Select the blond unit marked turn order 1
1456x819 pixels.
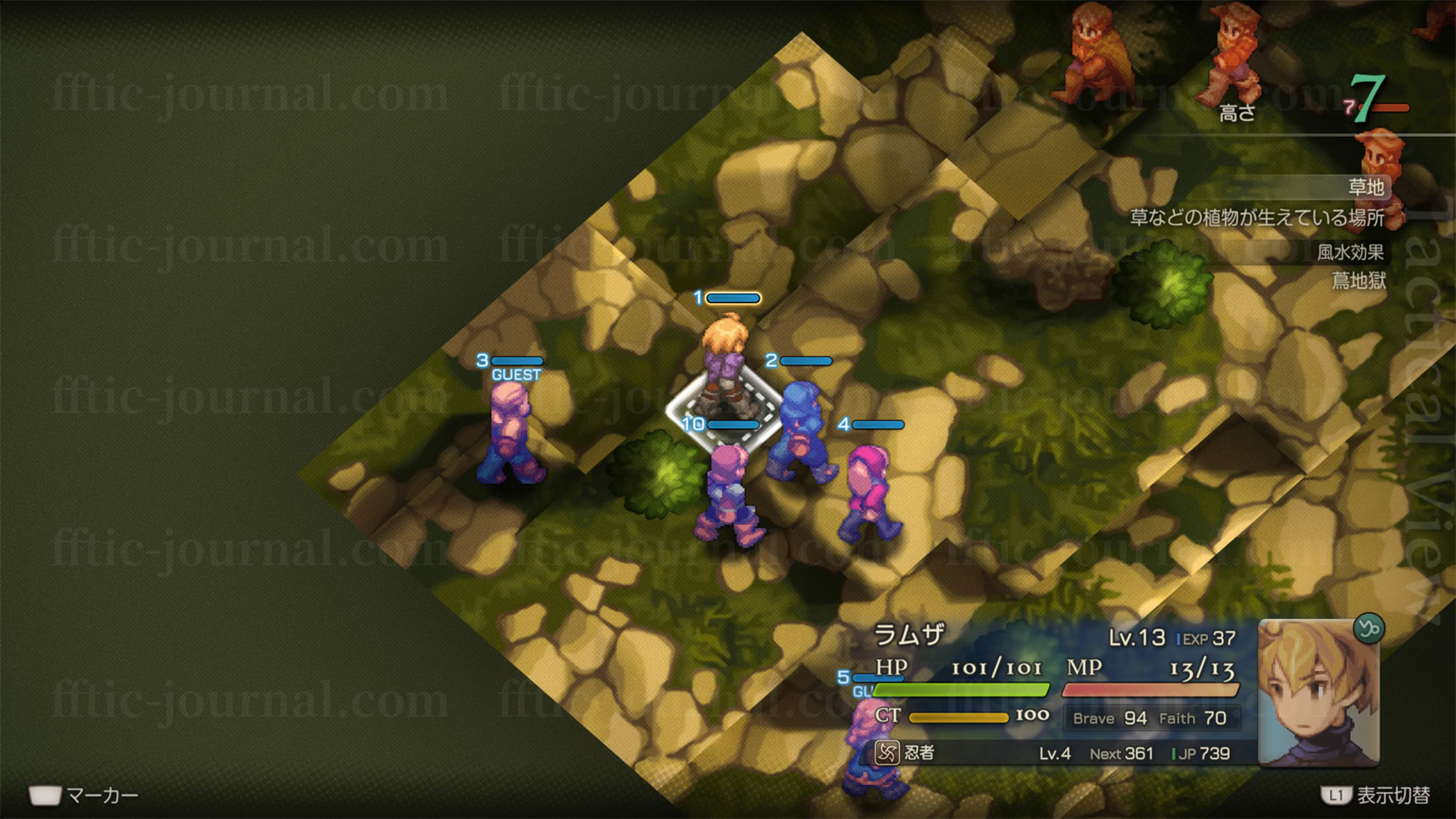725,366
